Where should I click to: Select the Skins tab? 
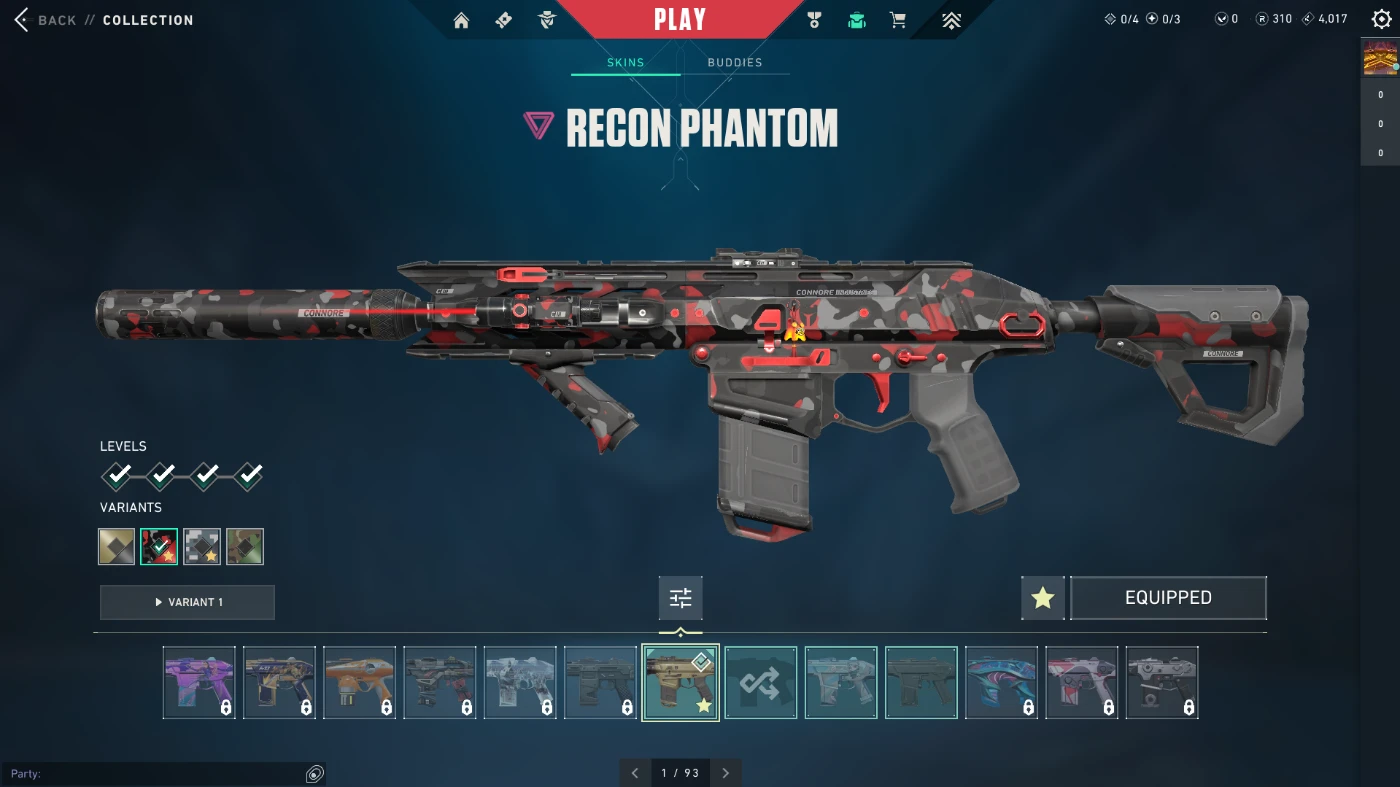626,63
